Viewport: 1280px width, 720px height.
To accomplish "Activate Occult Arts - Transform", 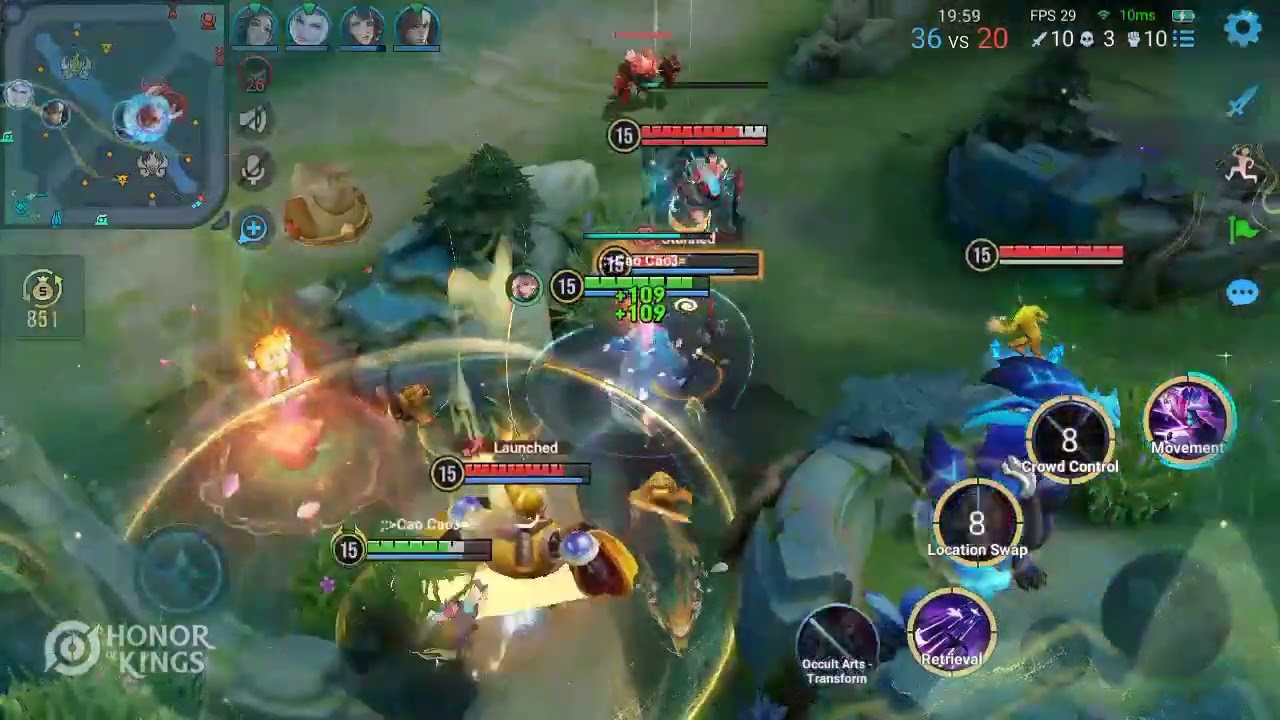I will pos(838,638).
